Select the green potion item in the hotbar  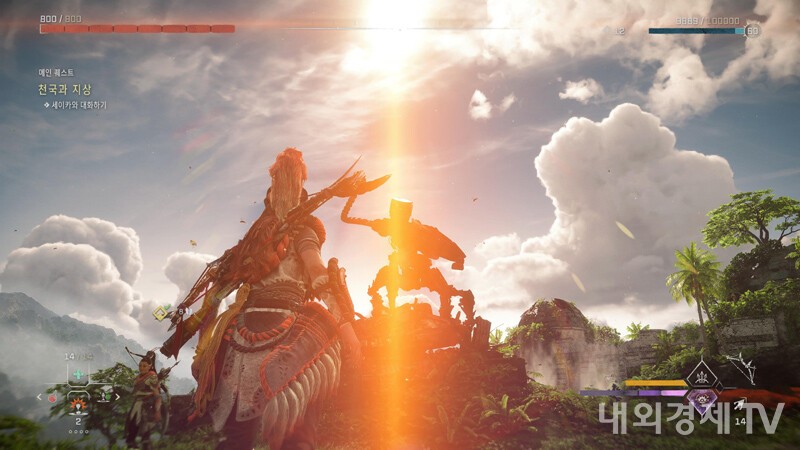coord(104,397)
